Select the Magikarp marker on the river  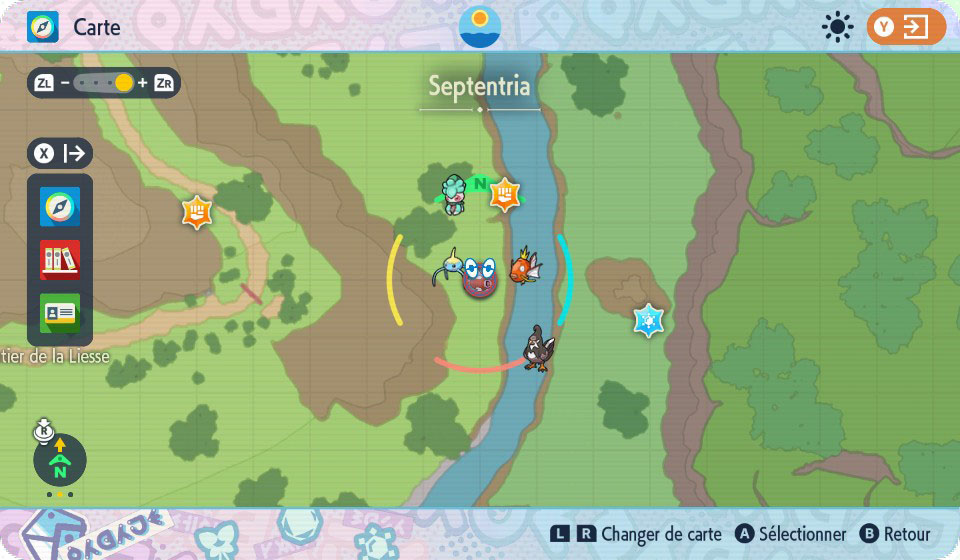[x=525, y=267]
